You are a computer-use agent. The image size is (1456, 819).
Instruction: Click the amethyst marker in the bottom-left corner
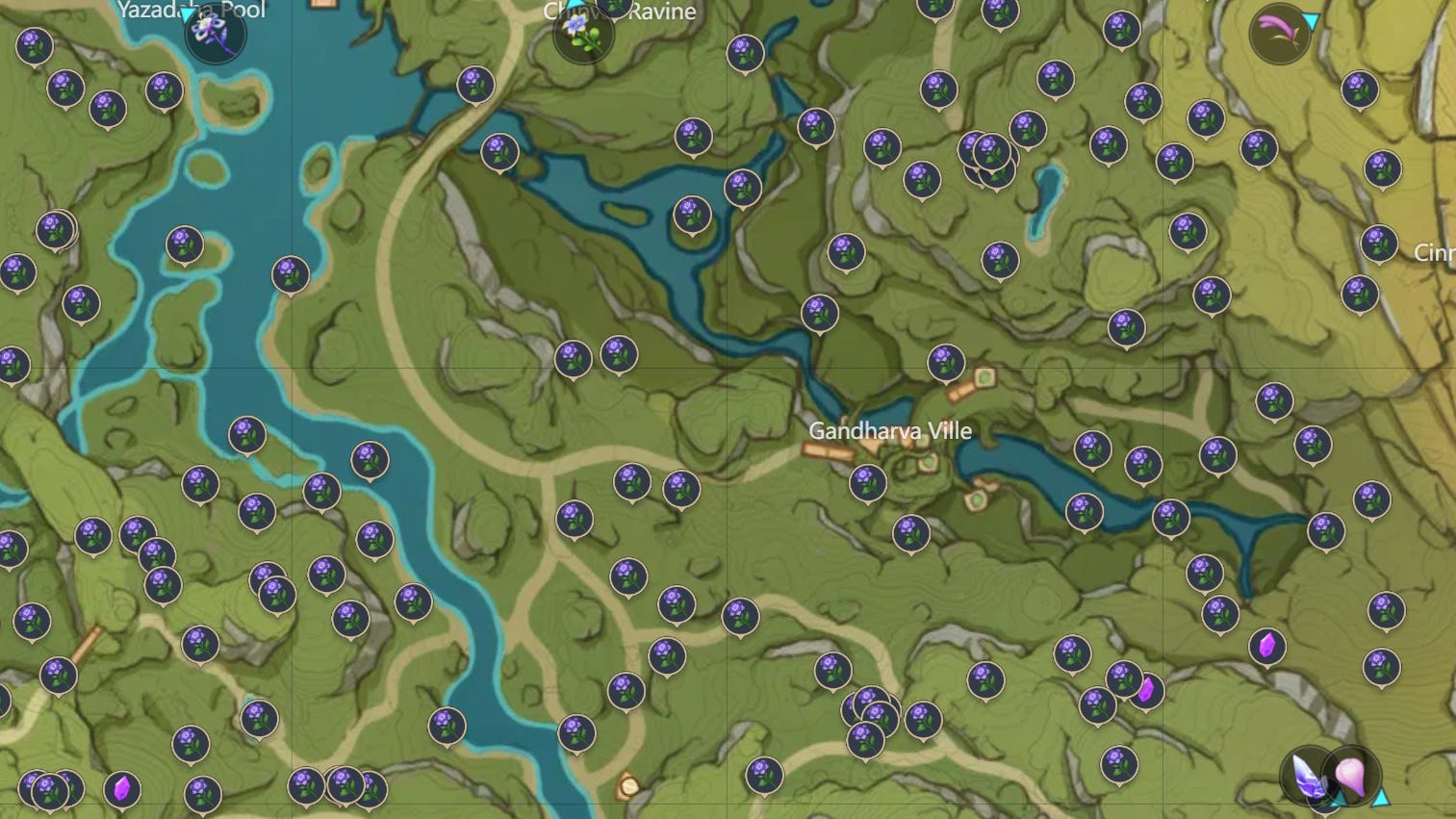121,787
